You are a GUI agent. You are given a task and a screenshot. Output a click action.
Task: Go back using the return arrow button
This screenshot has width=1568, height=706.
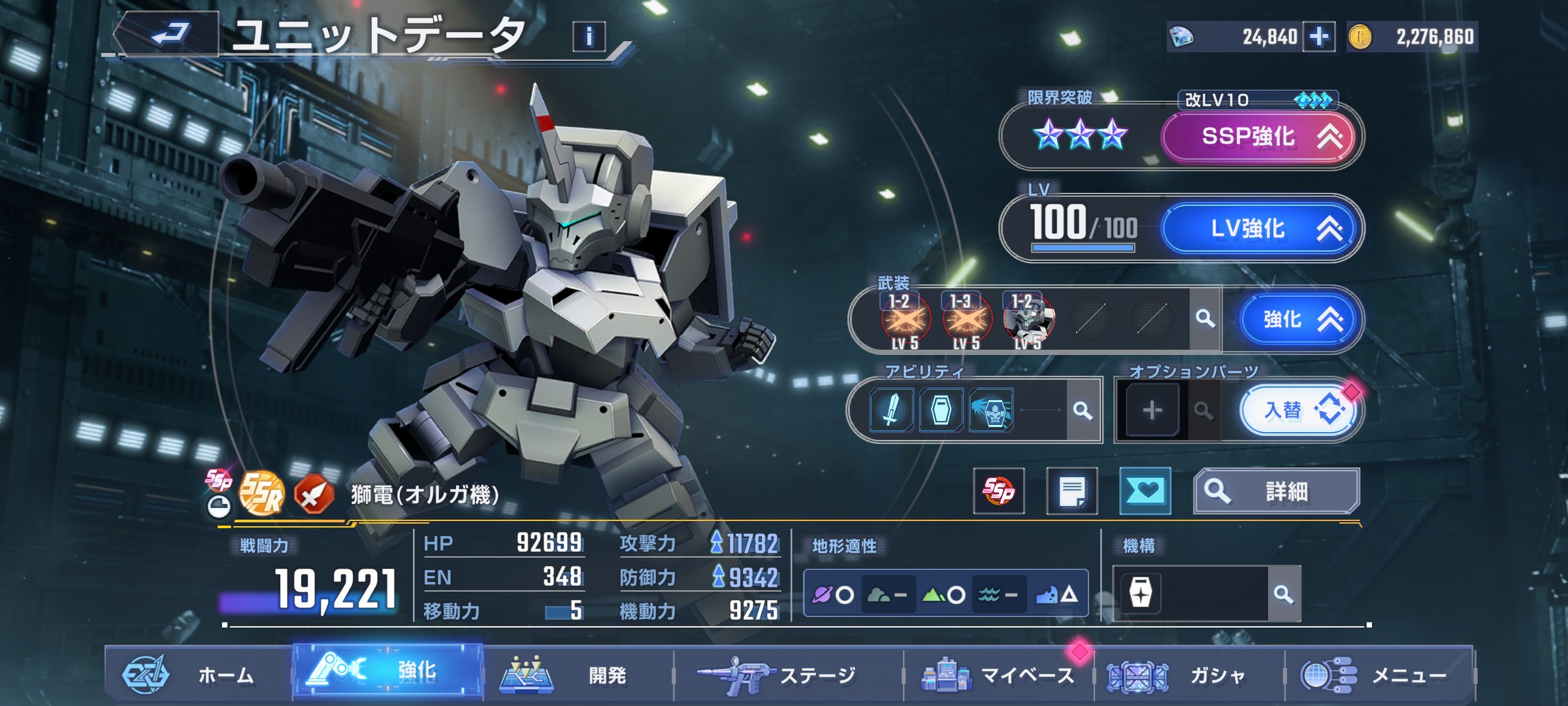coord(170,34)
